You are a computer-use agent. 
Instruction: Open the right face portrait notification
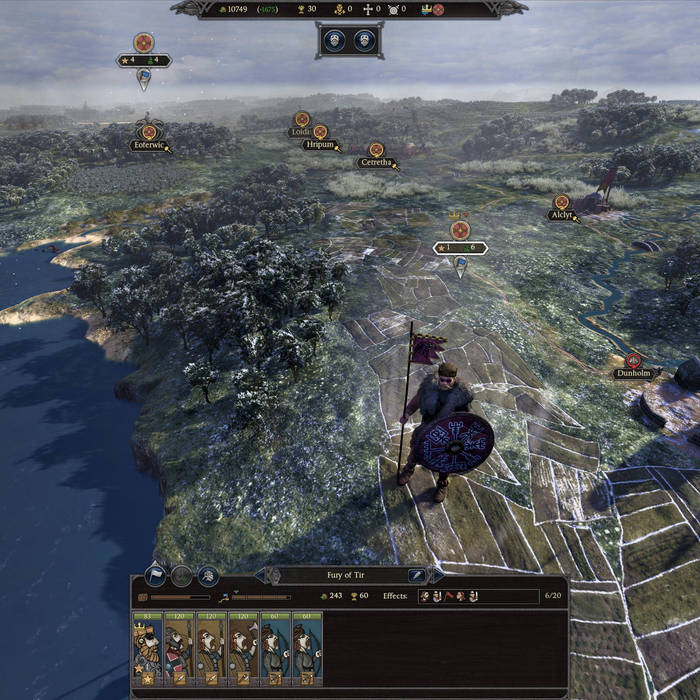coord(364,40)
